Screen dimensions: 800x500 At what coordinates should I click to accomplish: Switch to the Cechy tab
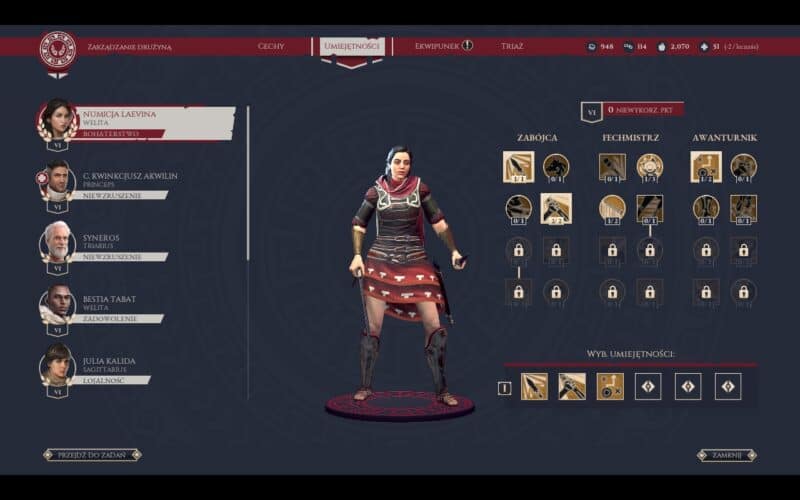(x=271, y=46)
